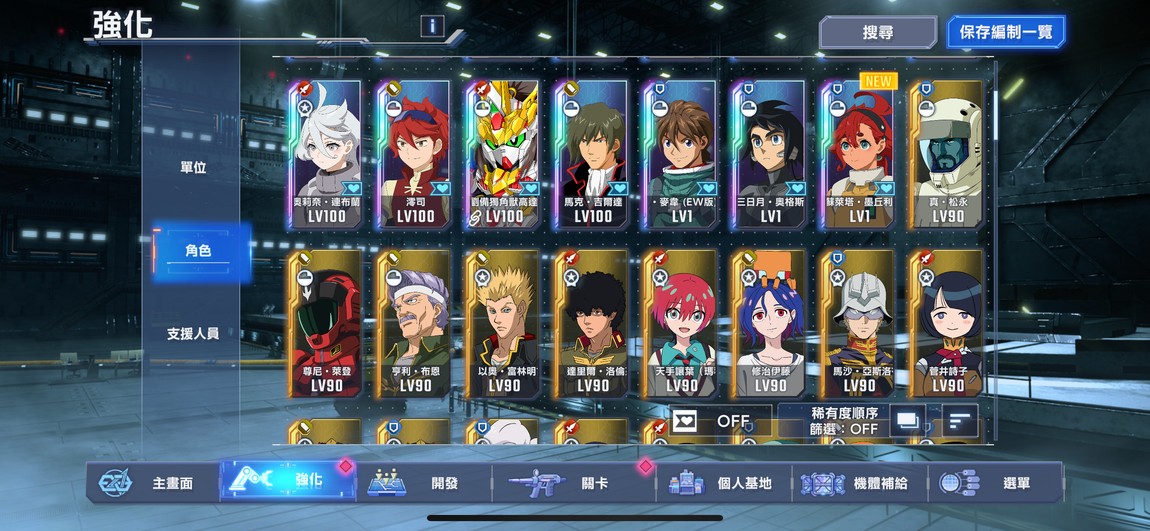The height and width of the screenshot is (531, 1150).
Task: Select the 角色 characters tab
Action: click(x=197, y=251)
